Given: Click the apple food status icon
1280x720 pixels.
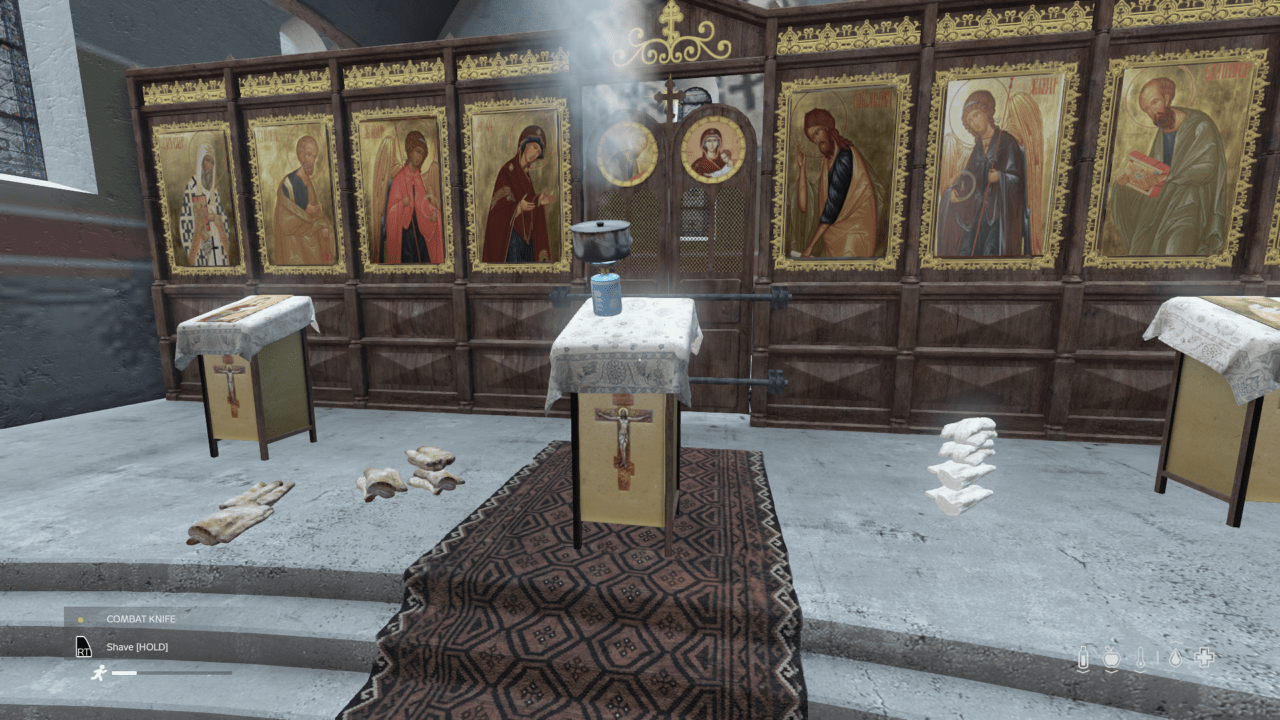Looking at the screenshot, I should coord(1111,658).
